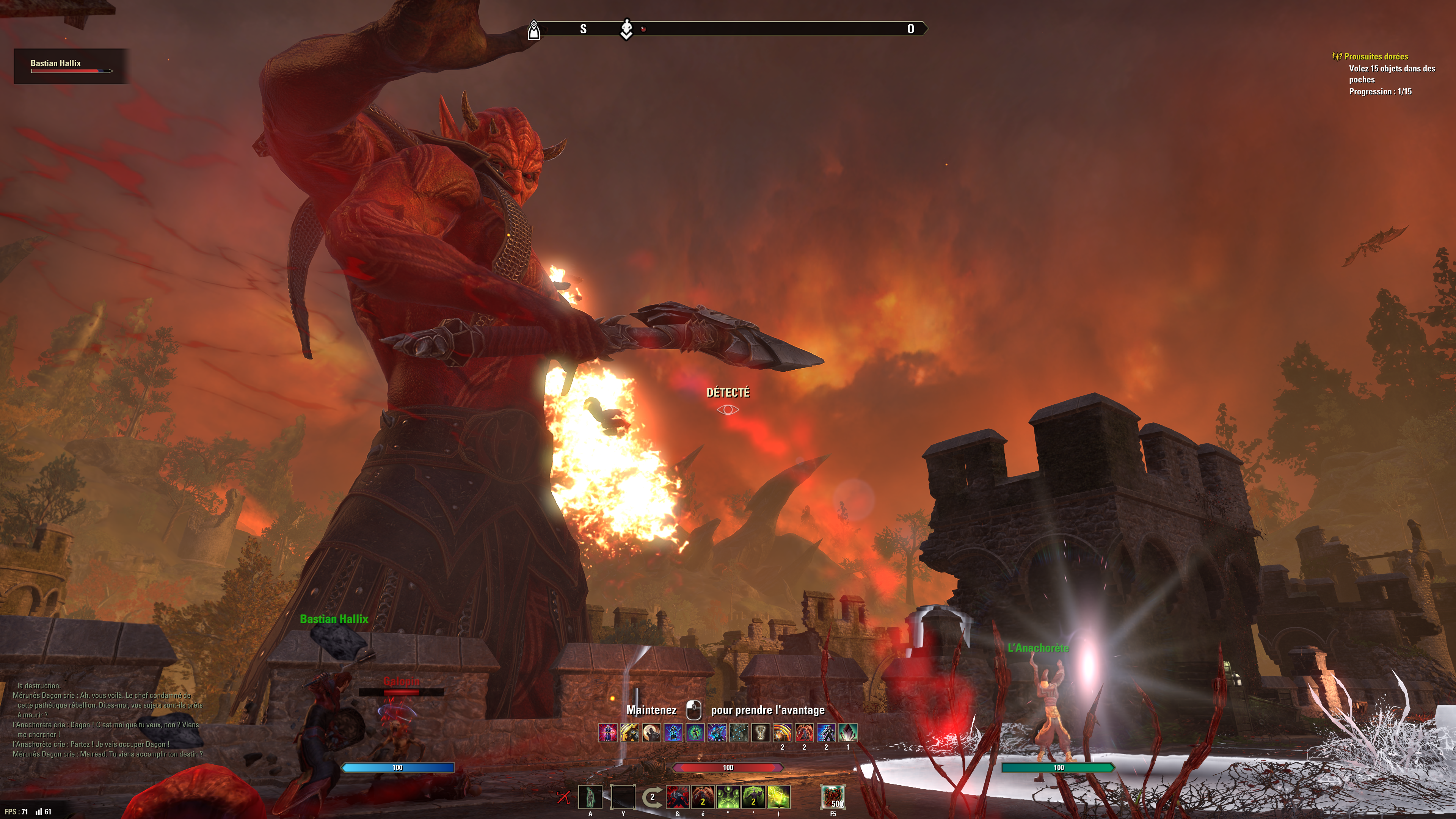Use the three green orbs ability

728,797
